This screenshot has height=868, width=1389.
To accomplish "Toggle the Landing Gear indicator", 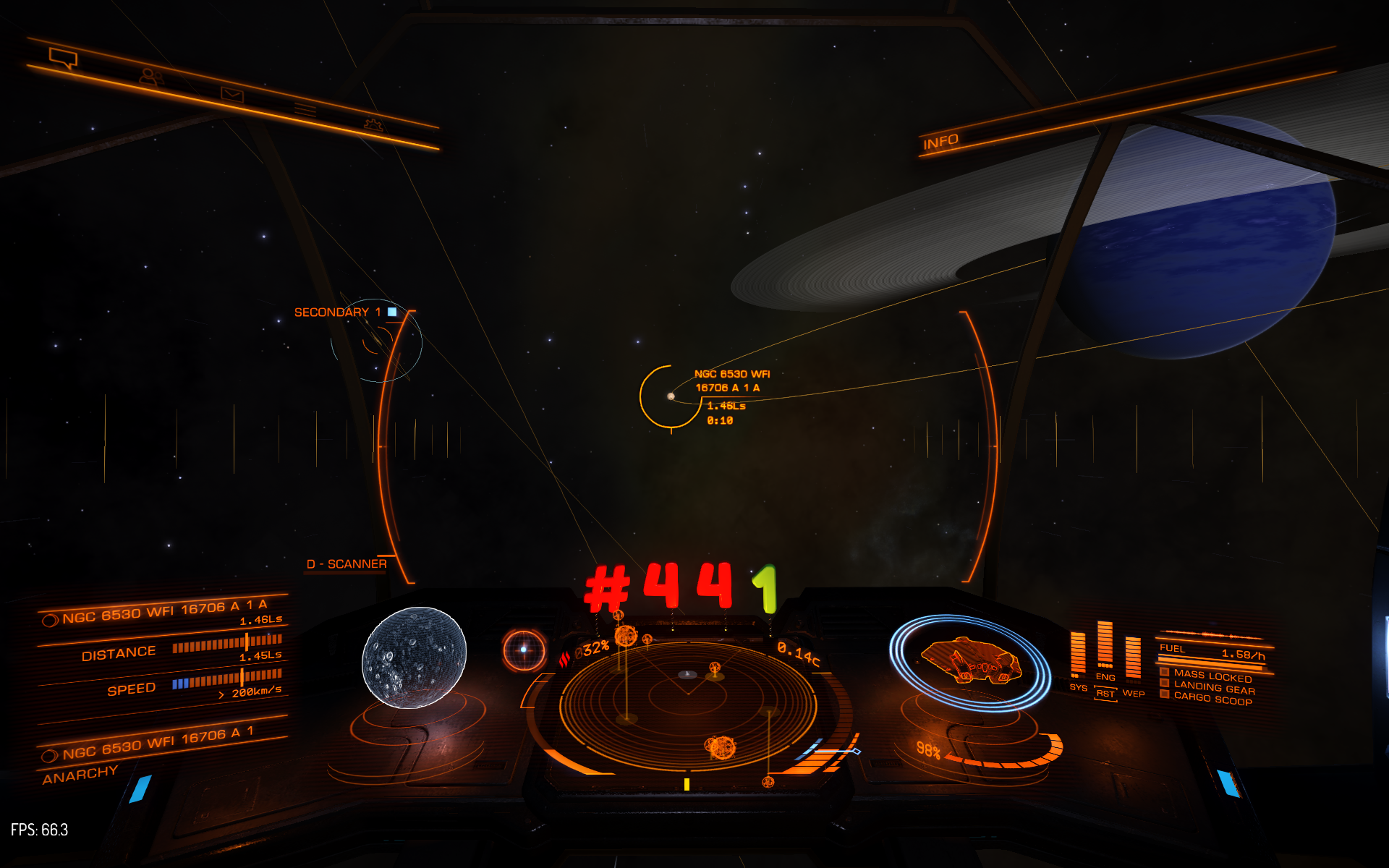I will [1214, 687].
